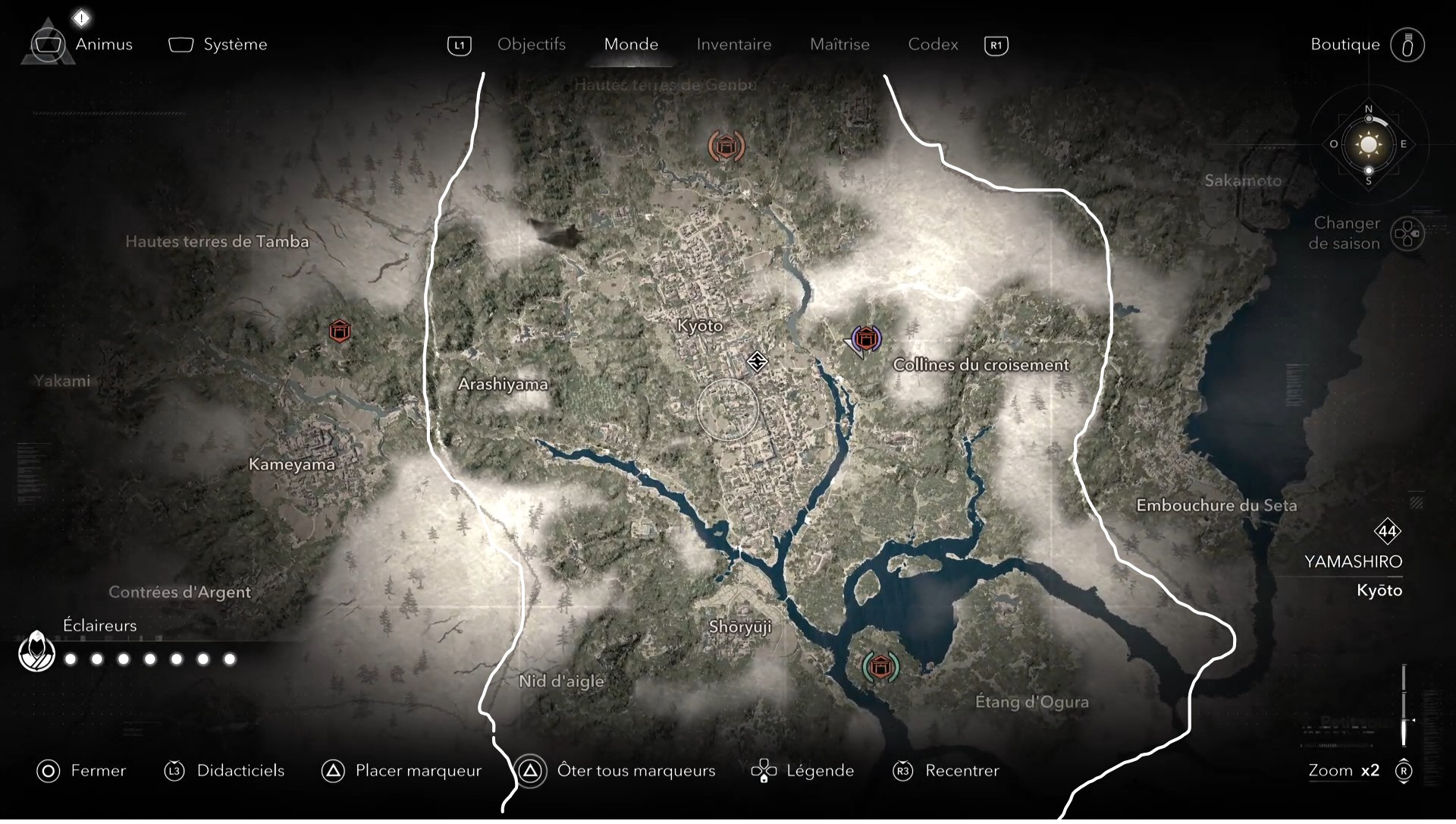Open the Codex tab

pos(933,45)
